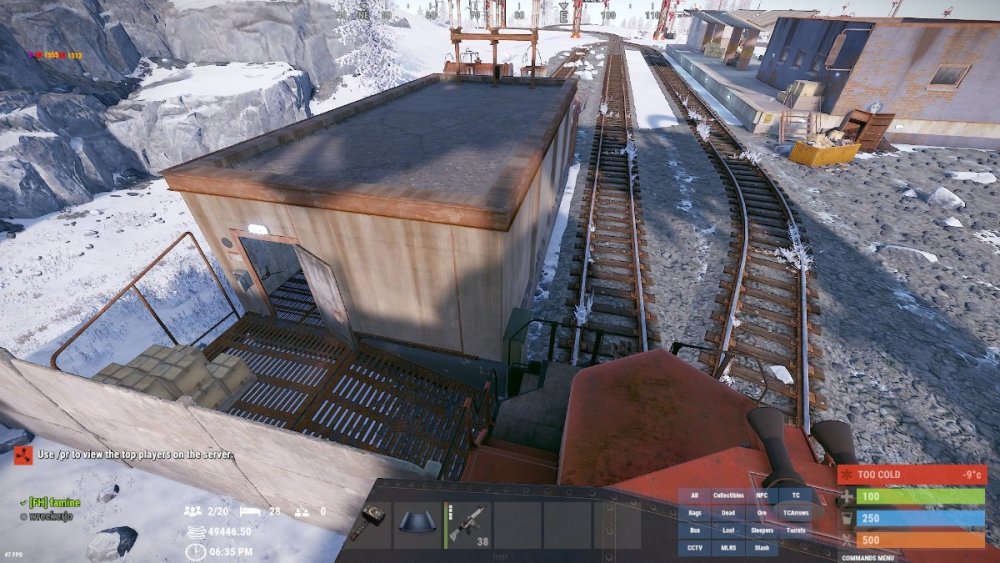
Task: Toggle the All filter button
Action: pyautogui.click(x=695, y=496)
